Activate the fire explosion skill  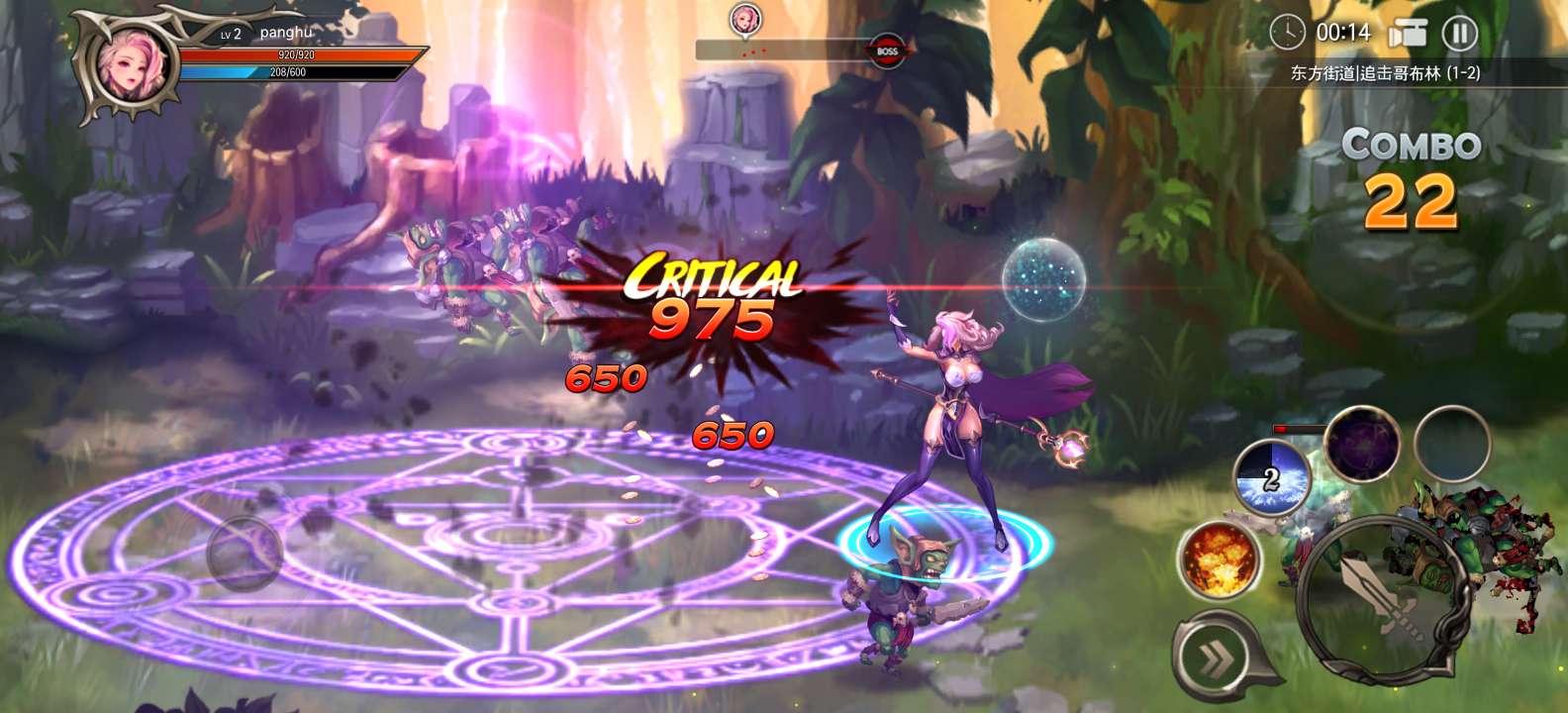(1218, 559)
